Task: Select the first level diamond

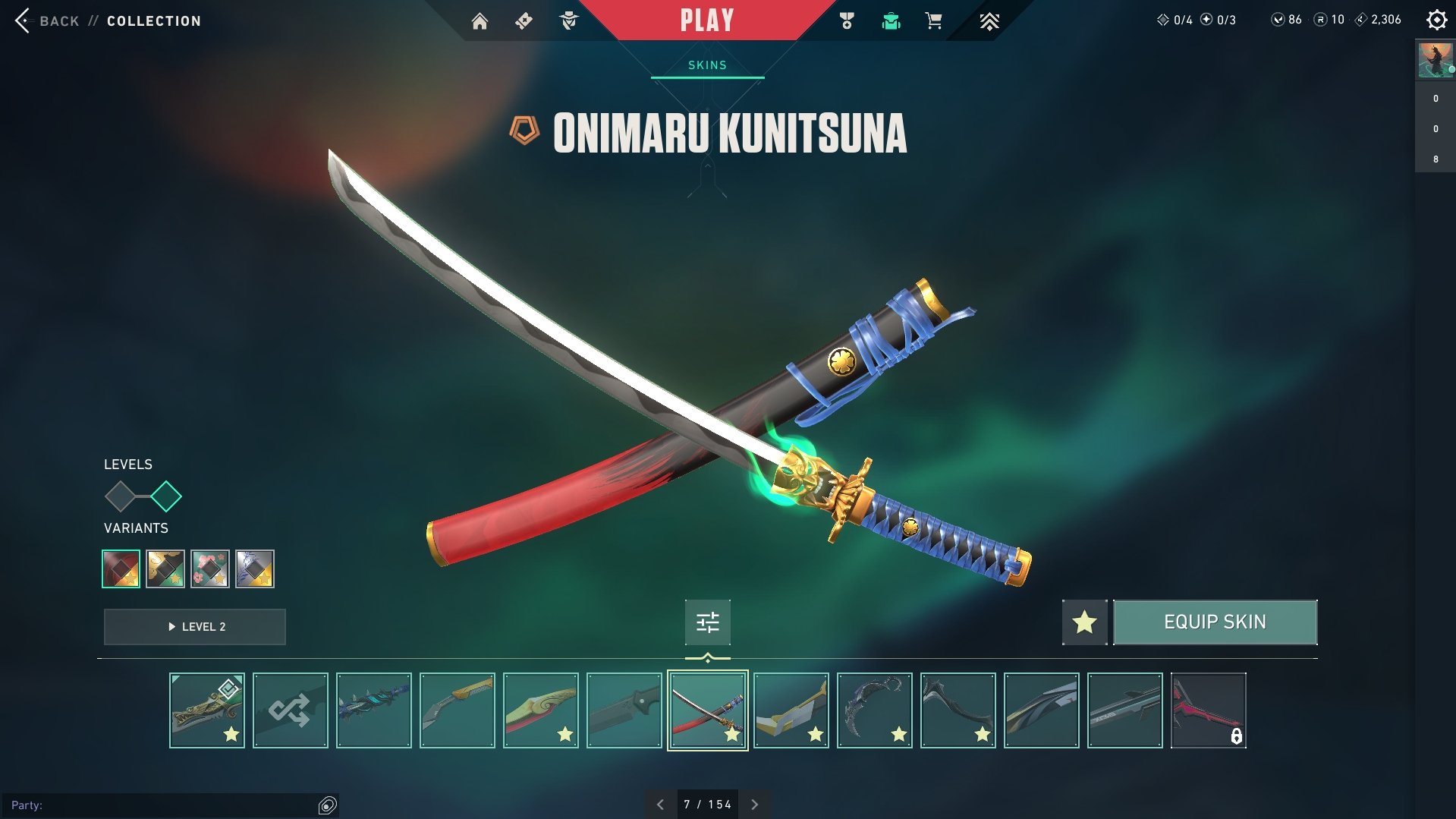Action: (x=120, y=496)
